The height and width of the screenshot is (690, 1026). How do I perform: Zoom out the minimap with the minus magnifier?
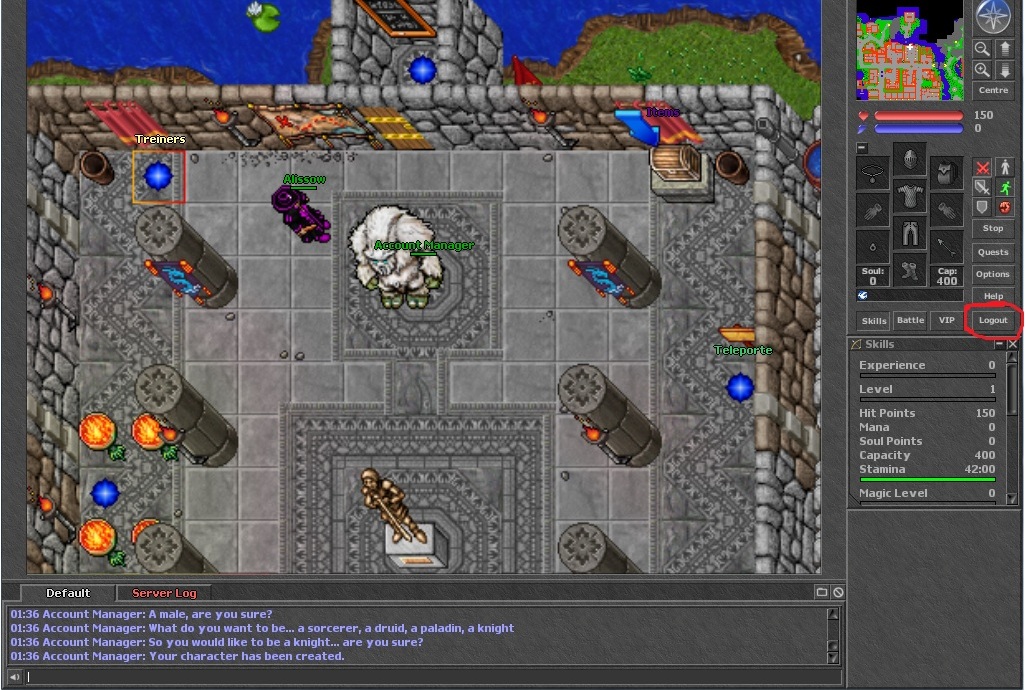[982, 48]
